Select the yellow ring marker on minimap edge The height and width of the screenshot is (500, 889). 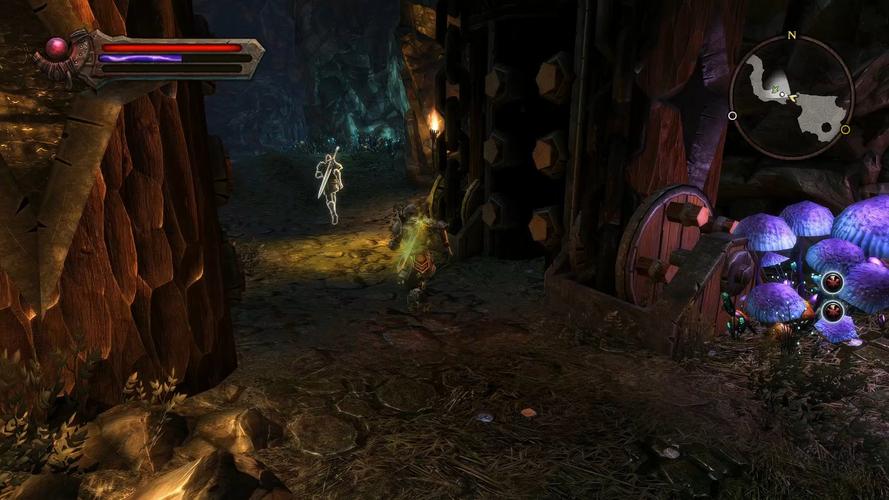(x=845, y=129)
